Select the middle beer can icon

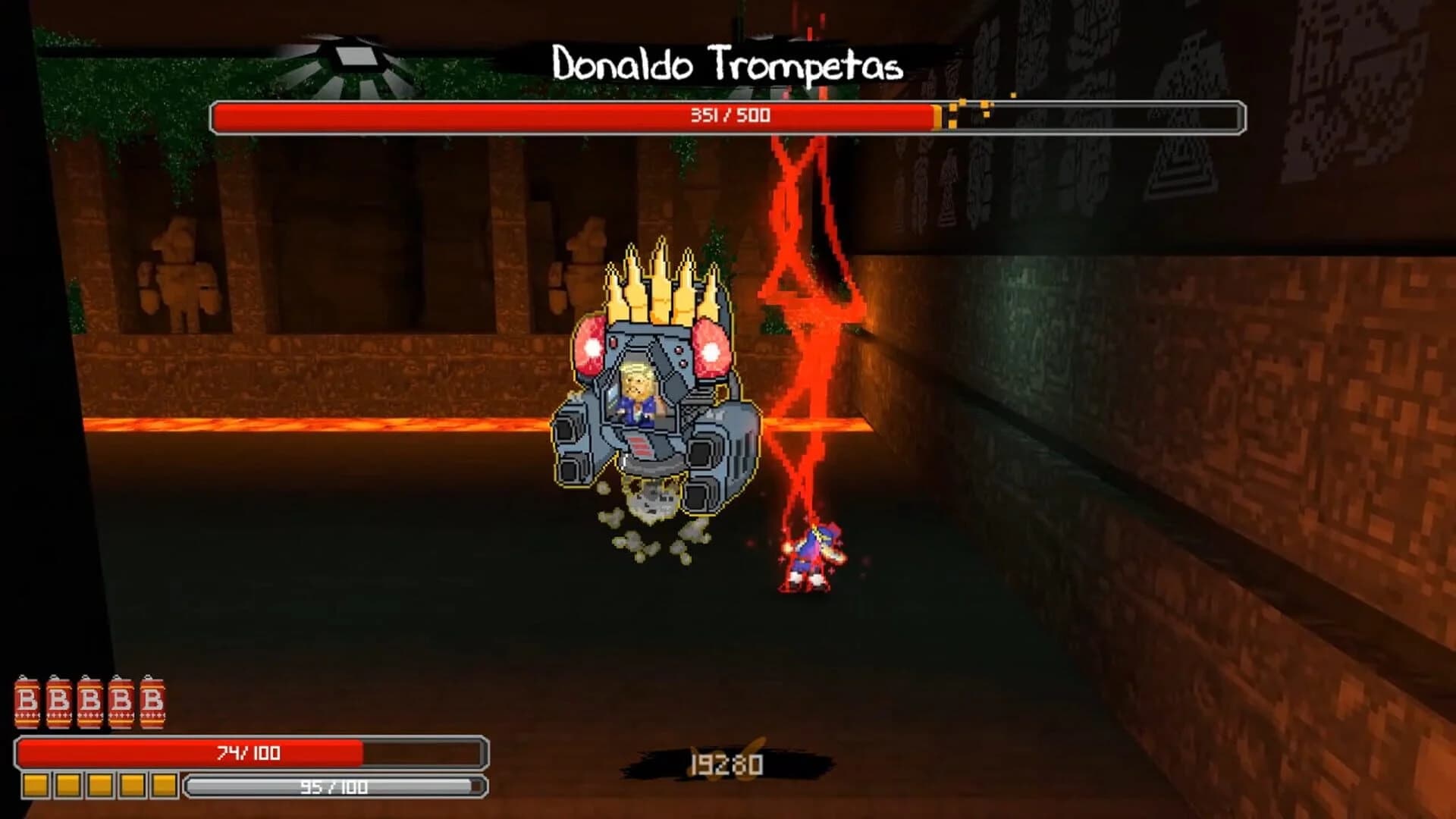pos(91,701)
